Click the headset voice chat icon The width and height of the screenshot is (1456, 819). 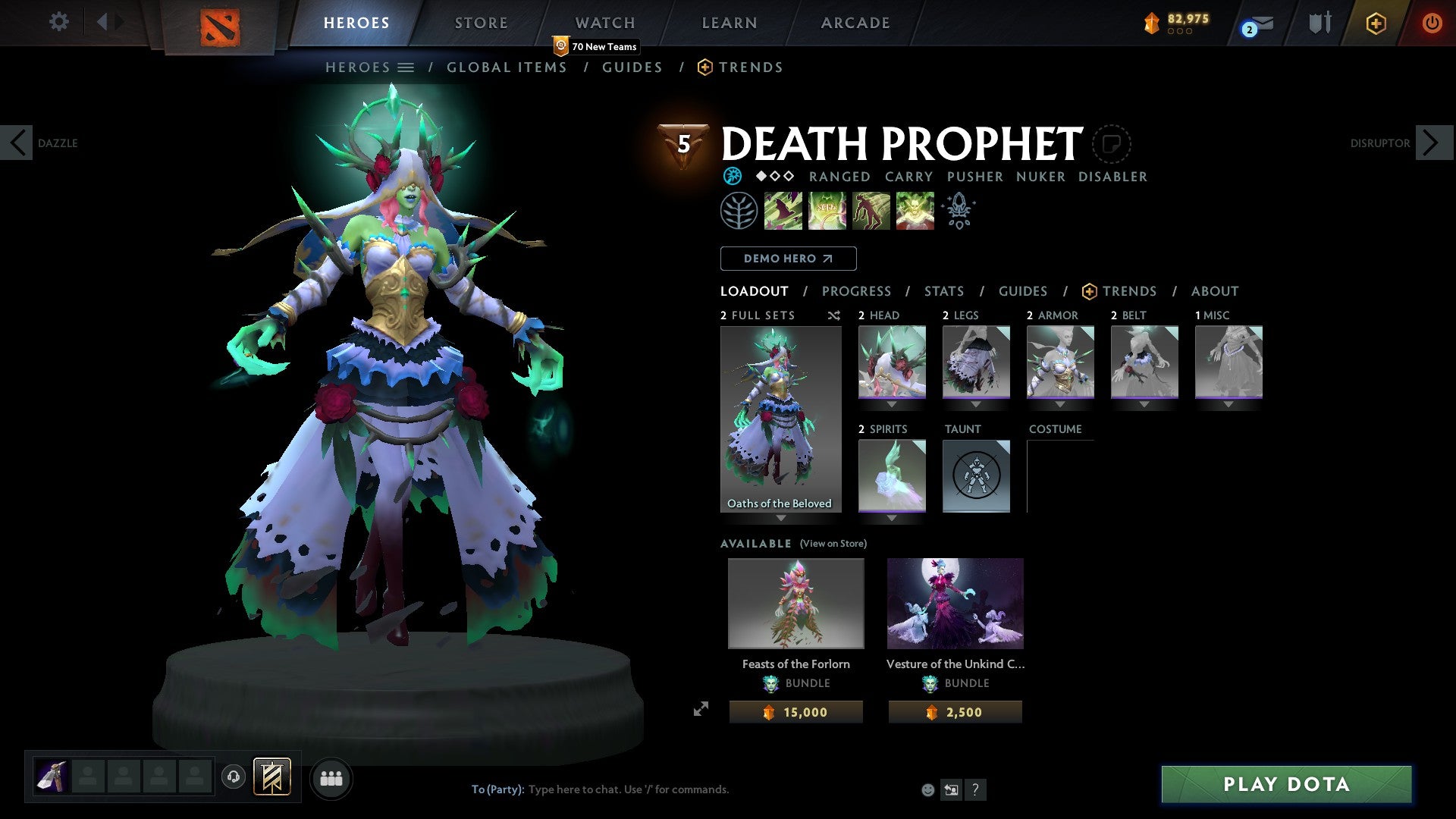tap(233, 778)
